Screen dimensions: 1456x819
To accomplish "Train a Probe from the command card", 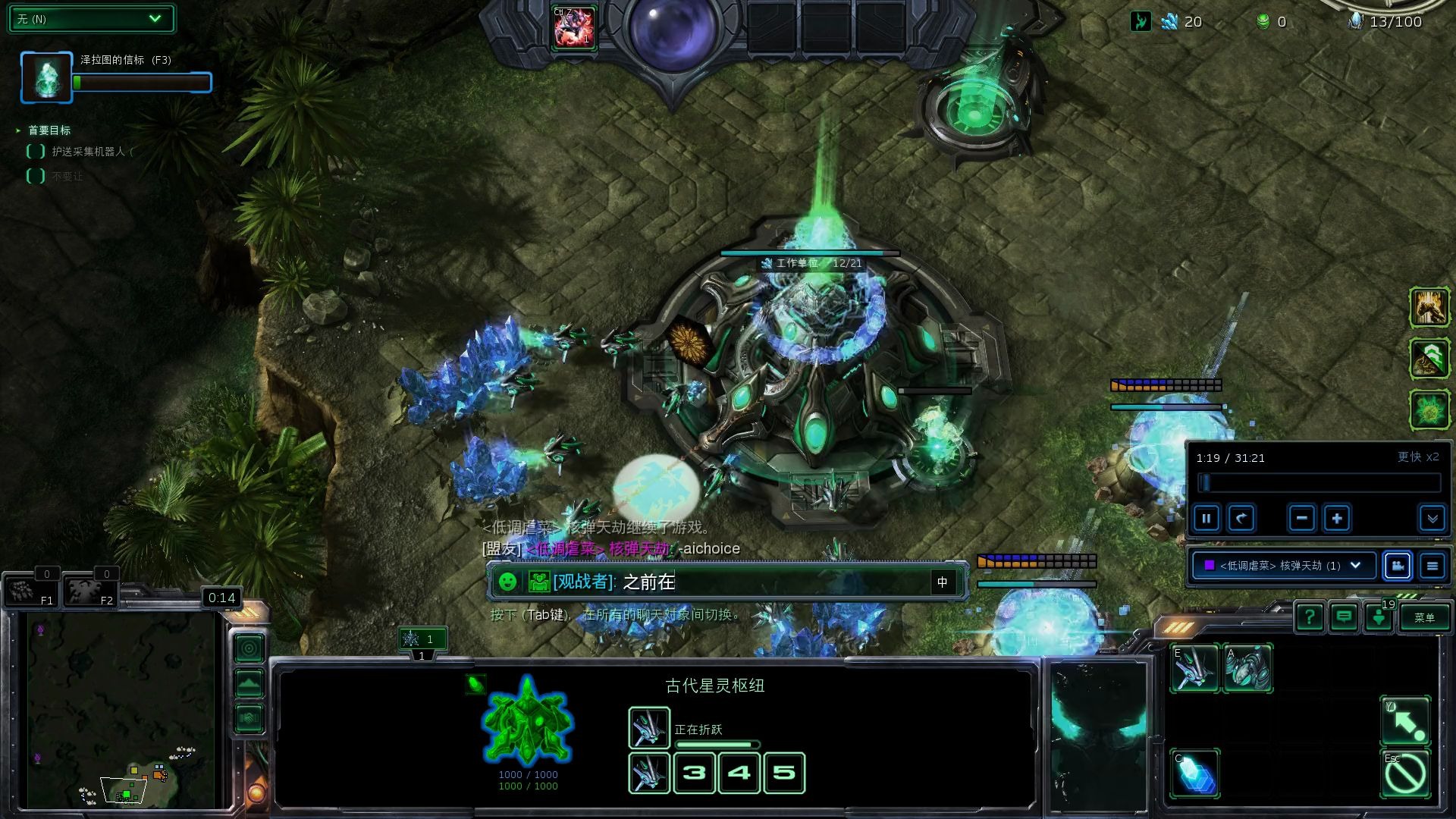I will coord(1194,668).
